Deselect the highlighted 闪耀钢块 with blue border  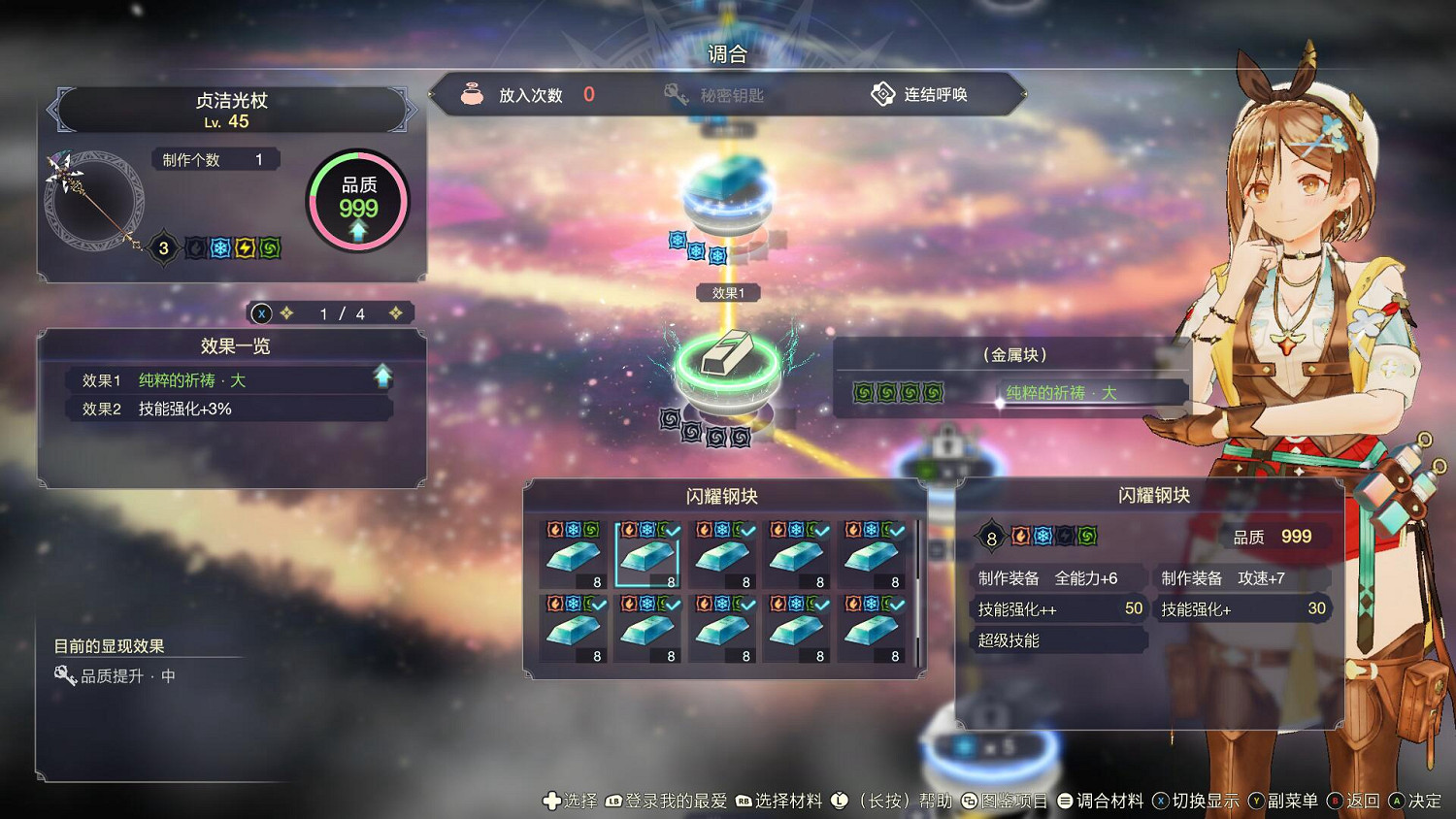coord(648,555)
